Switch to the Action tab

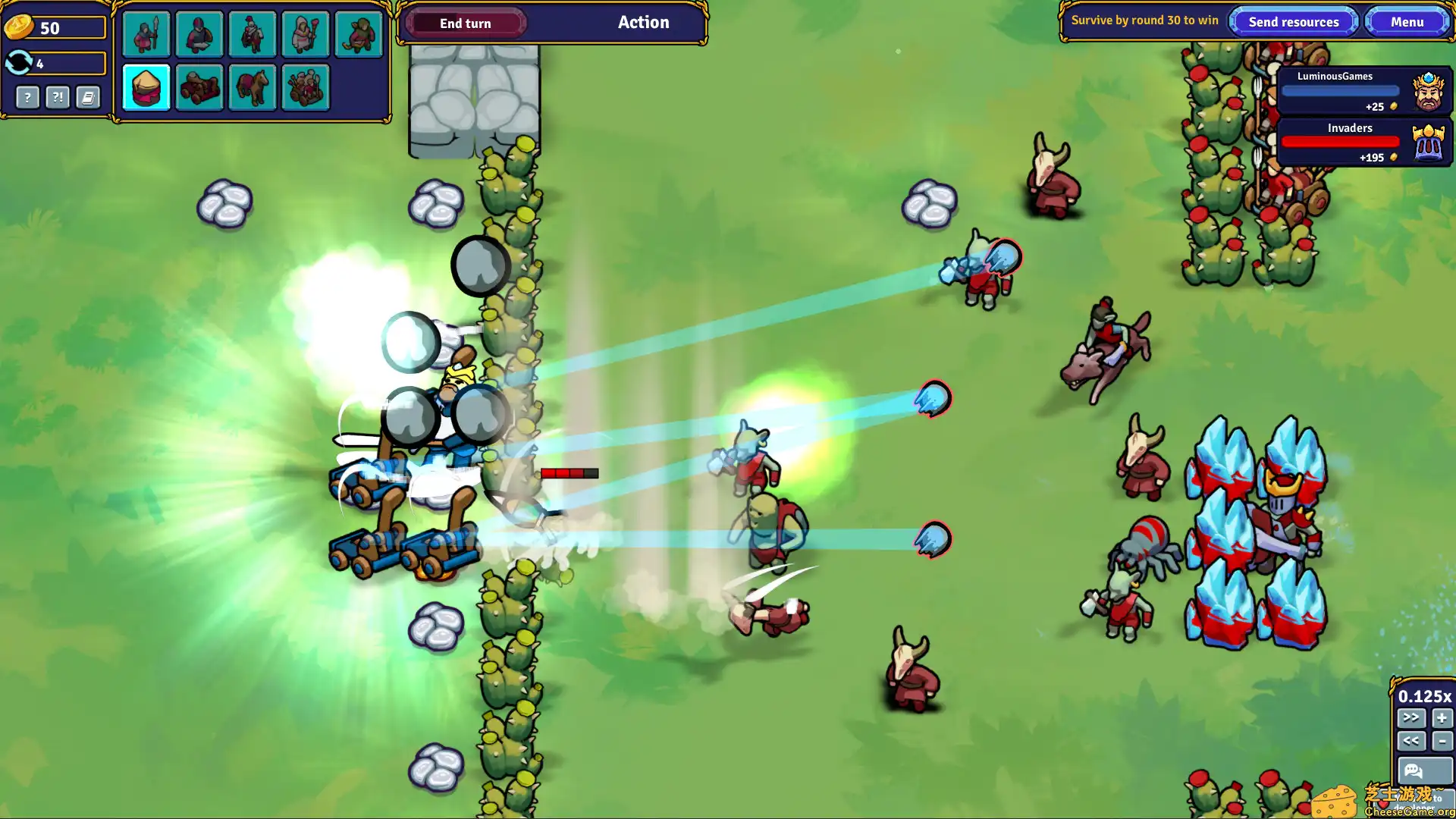click(x=643, y=22)
